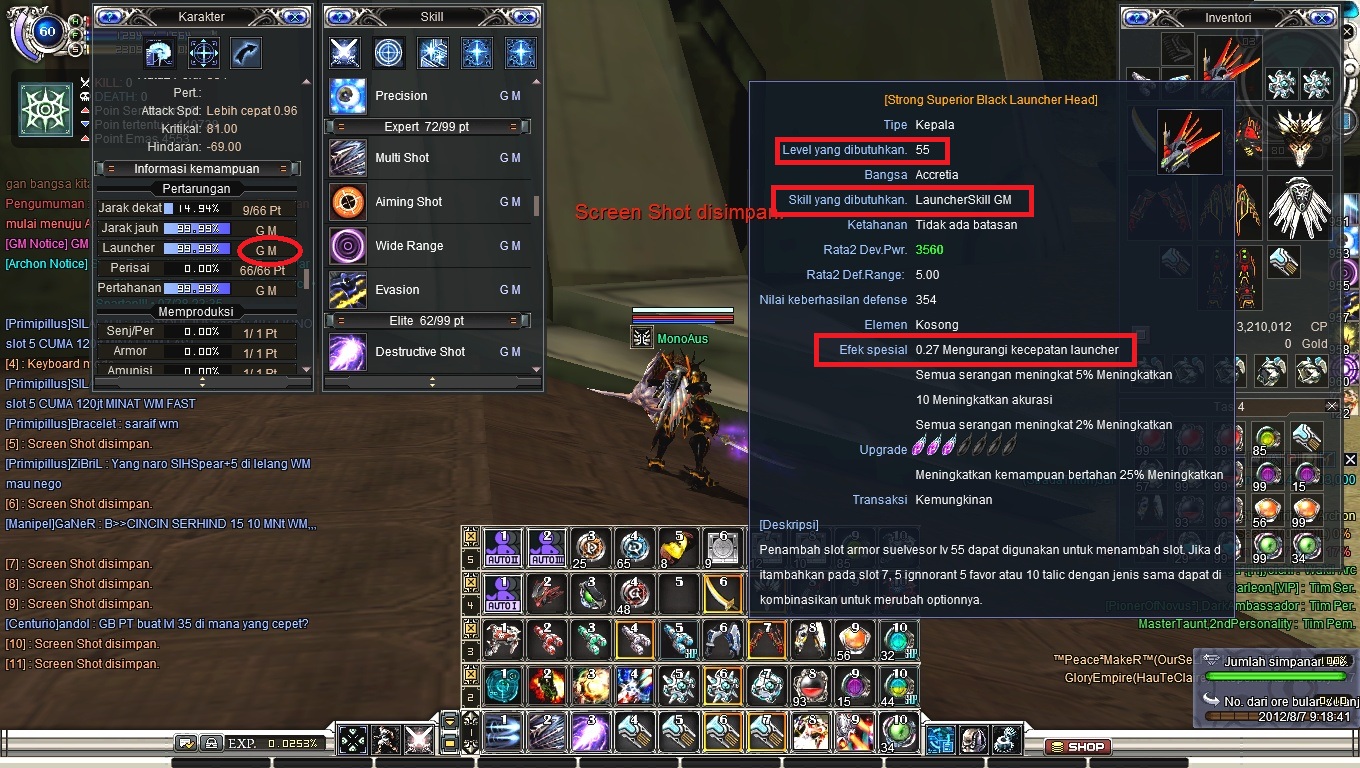This screenshot has height=768, width=1360.
Task: Click the Jumlah simpanan green progress bar
Action: 1274,675
